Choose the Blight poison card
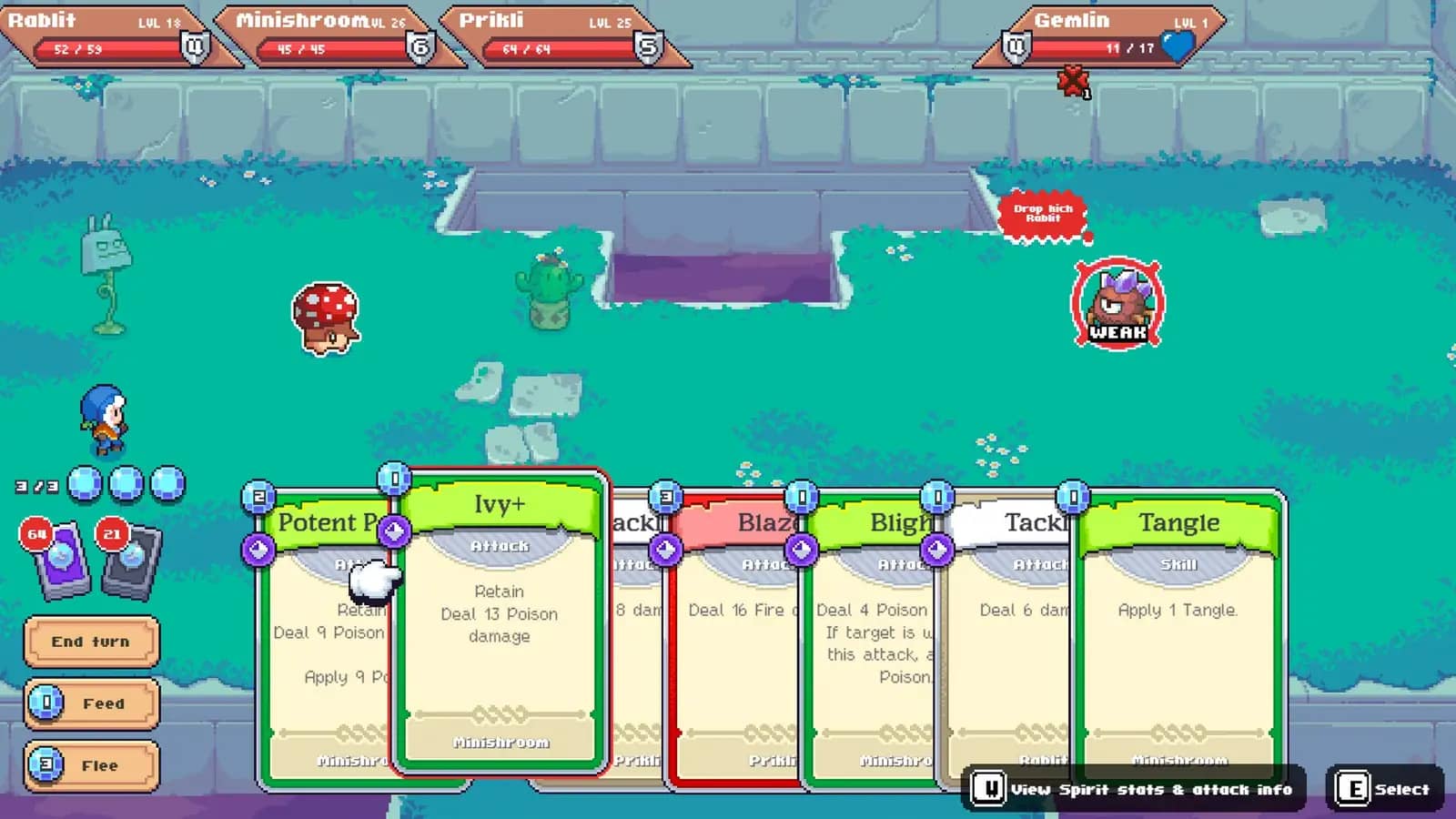This screenshot has height=819, width=1456. point(874,655)
